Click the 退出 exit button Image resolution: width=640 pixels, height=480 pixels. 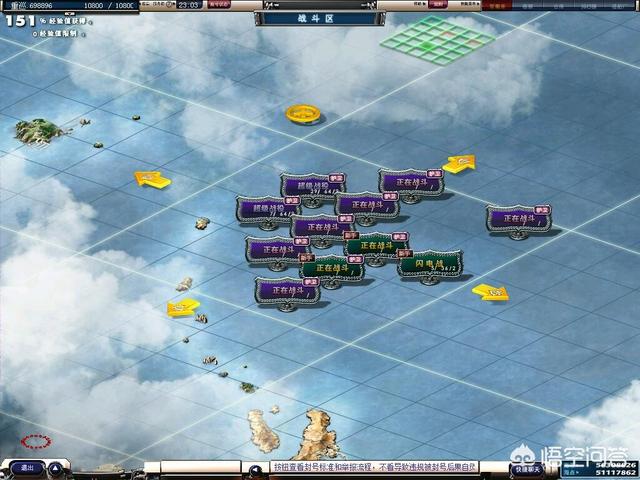pos(27,467)
